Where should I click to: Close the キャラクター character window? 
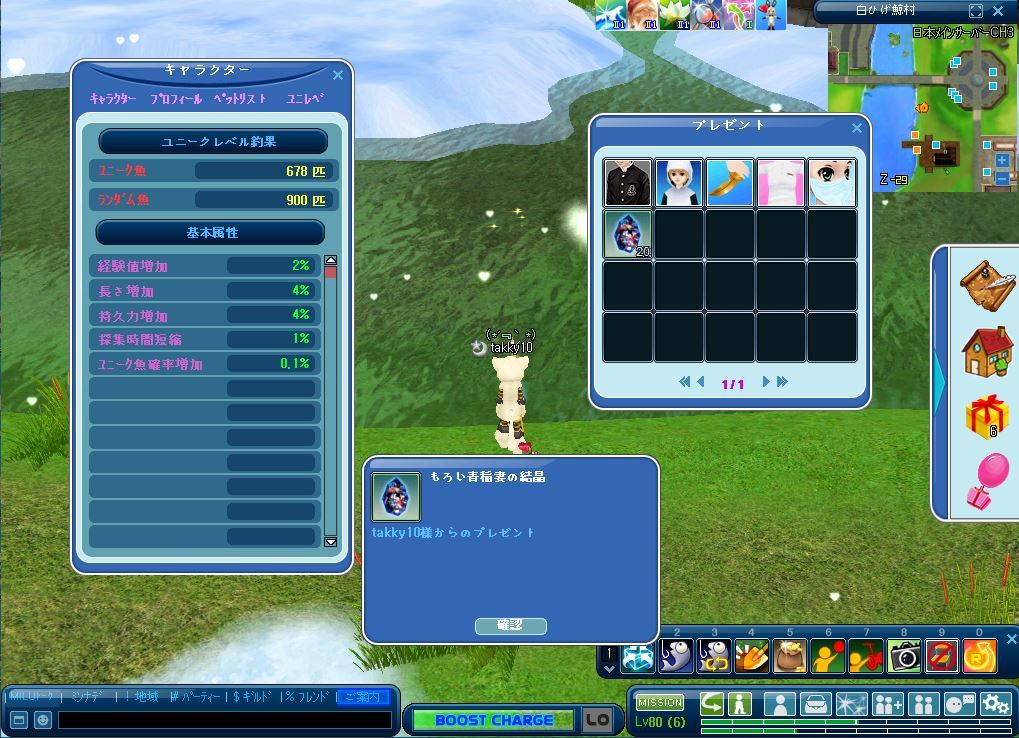338,75
